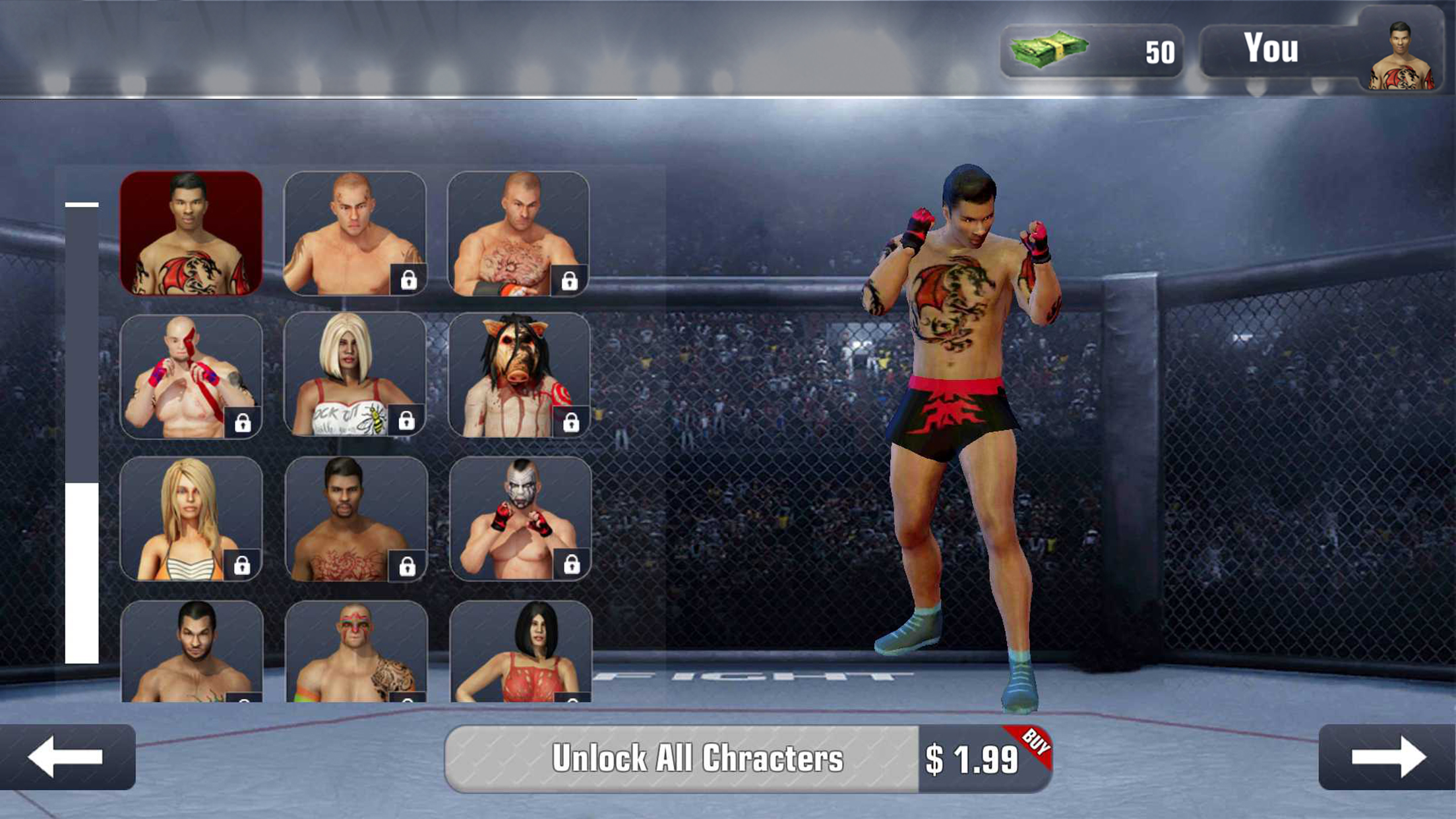
Task: Pick the locked fighter with scarred chest
Action: pos(518,233)
